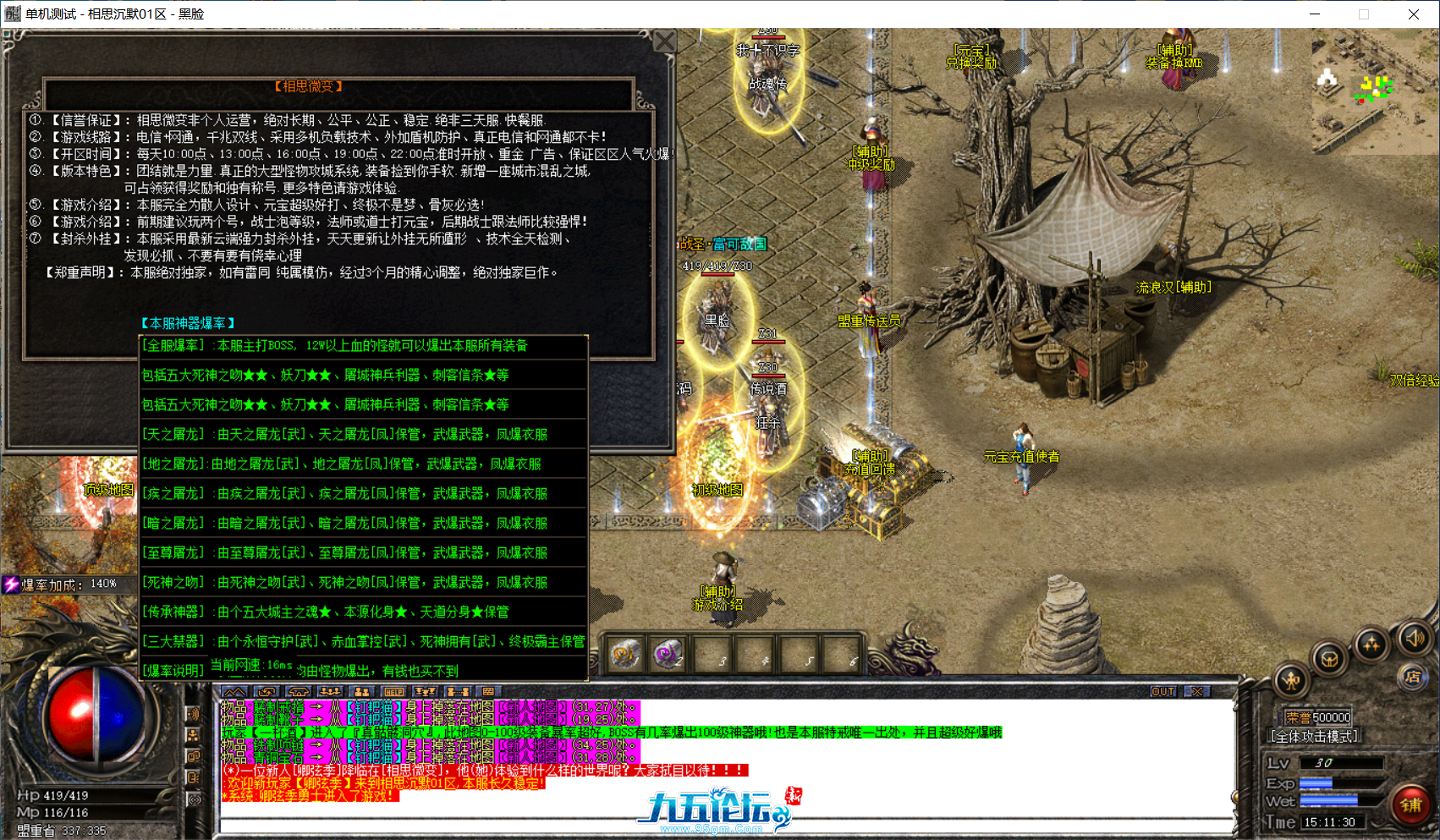Mute sound via the speaker circle icon

tap(1415, 641)
